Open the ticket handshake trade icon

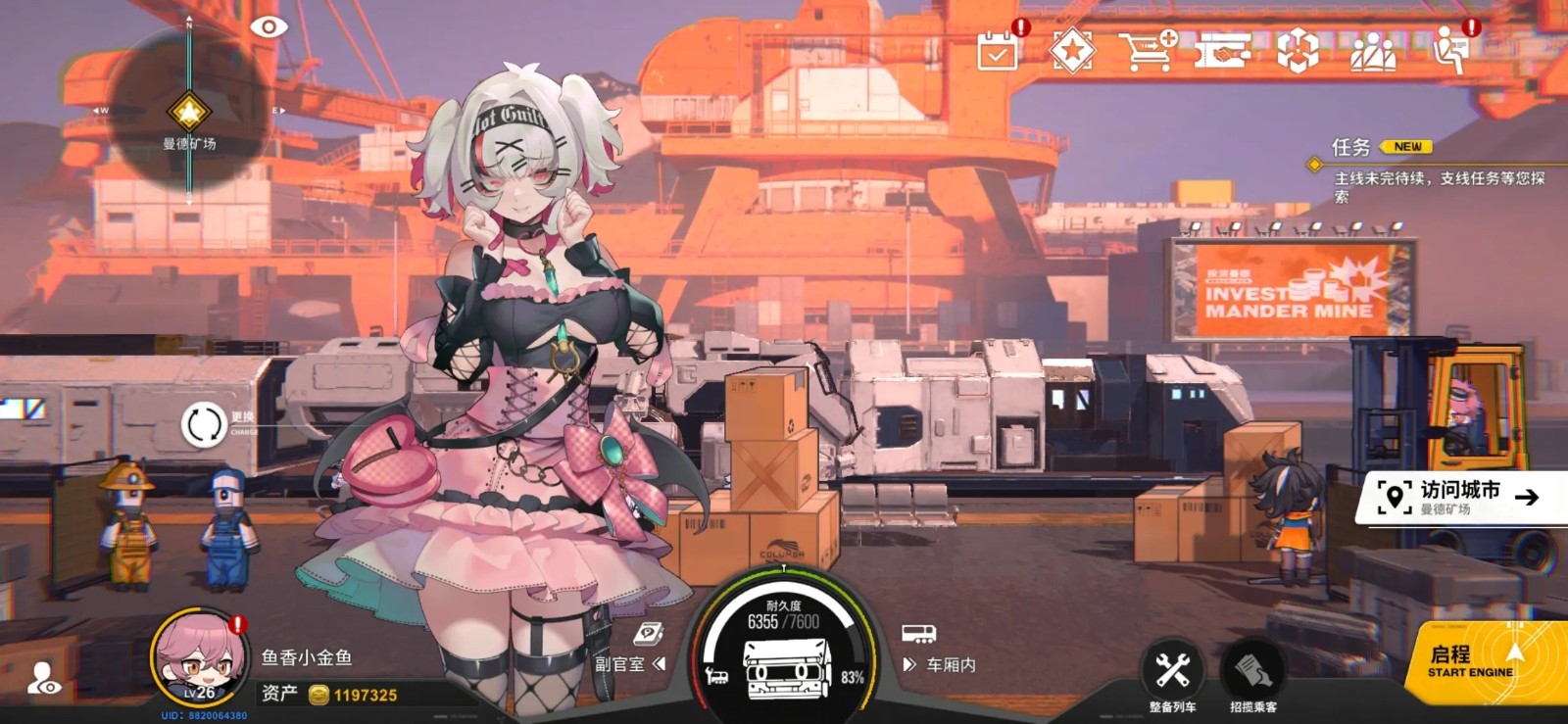1224,49
